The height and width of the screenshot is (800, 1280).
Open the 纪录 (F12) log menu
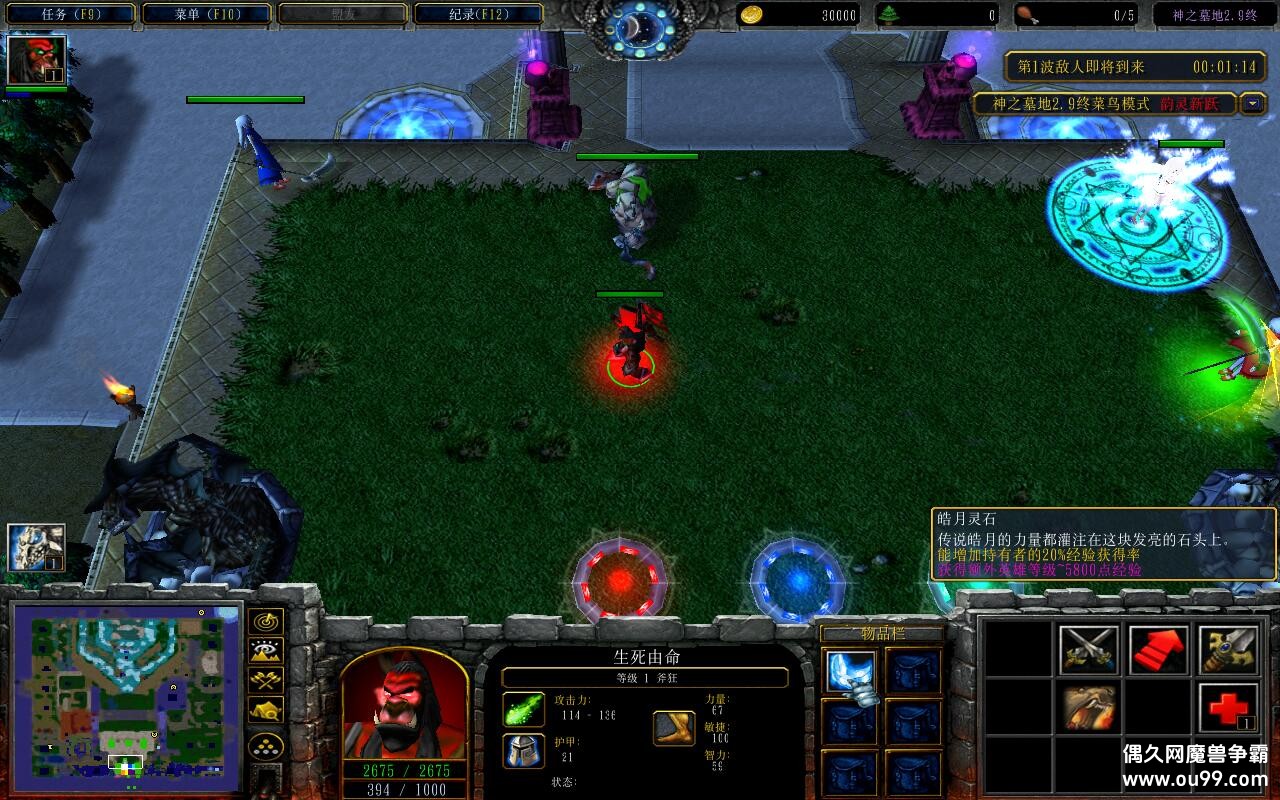[x=478, y=14]
